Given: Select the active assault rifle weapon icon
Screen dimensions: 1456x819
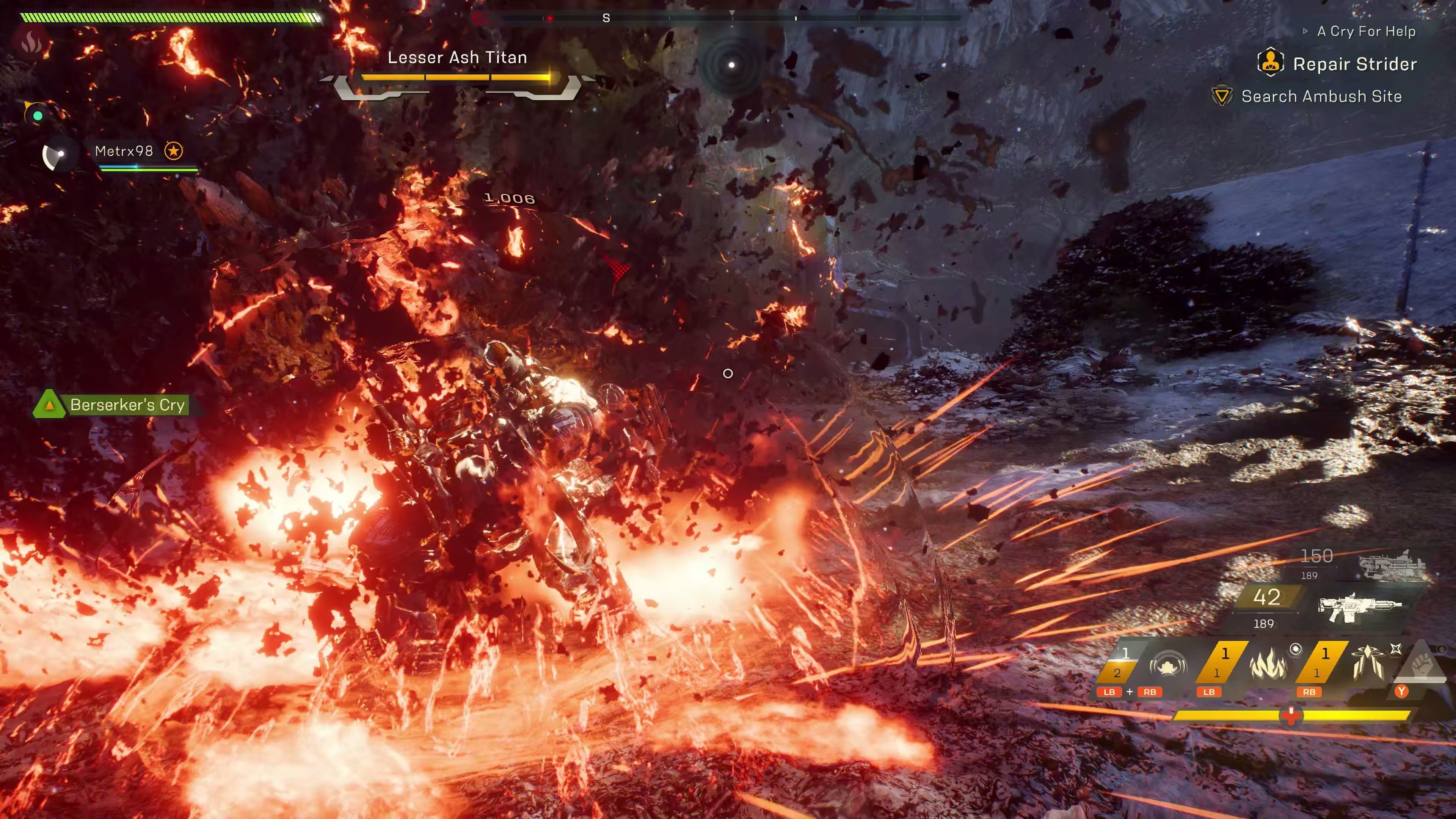Looking at the screenshot, I should coord(1359,607).
